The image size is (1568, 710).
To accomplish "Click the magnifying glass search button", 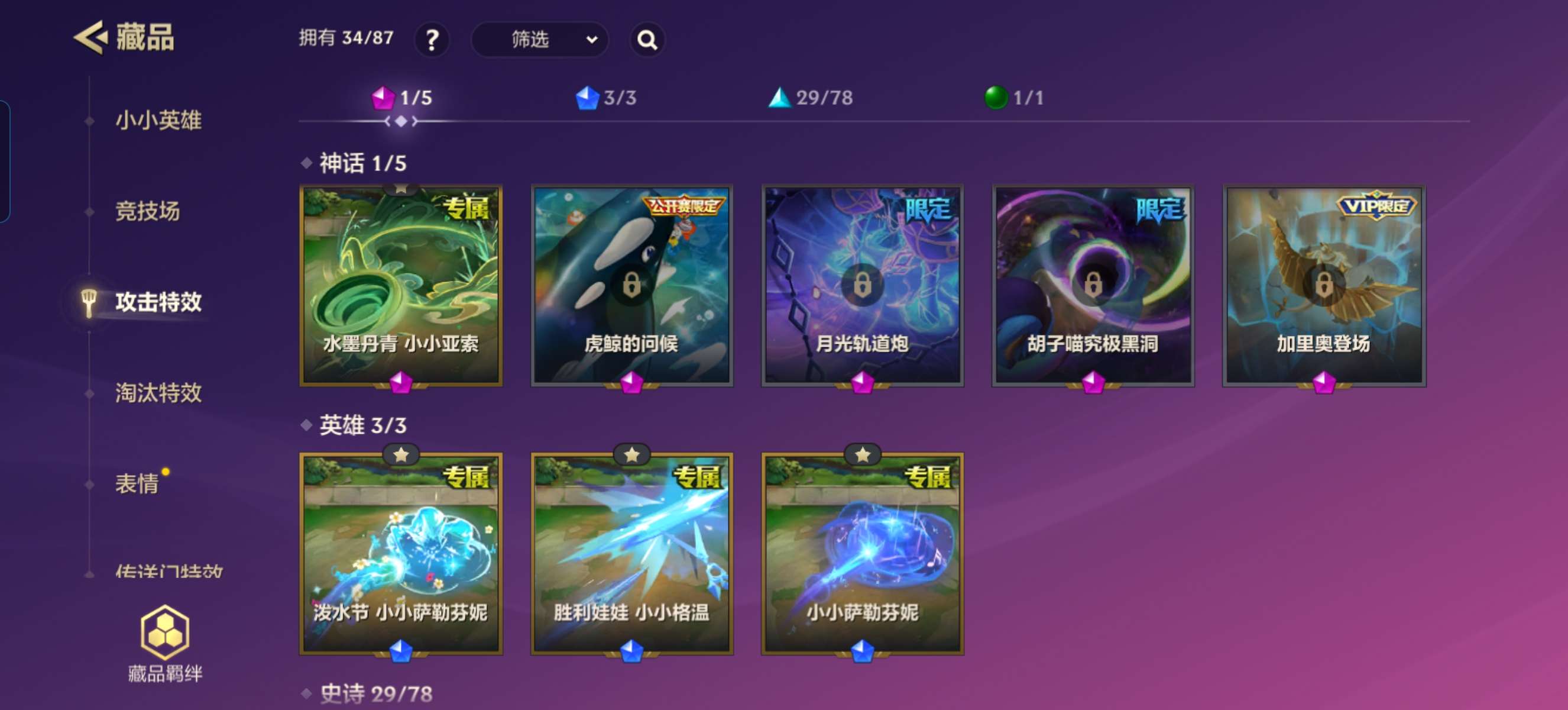I will click(x=646, y=40).
